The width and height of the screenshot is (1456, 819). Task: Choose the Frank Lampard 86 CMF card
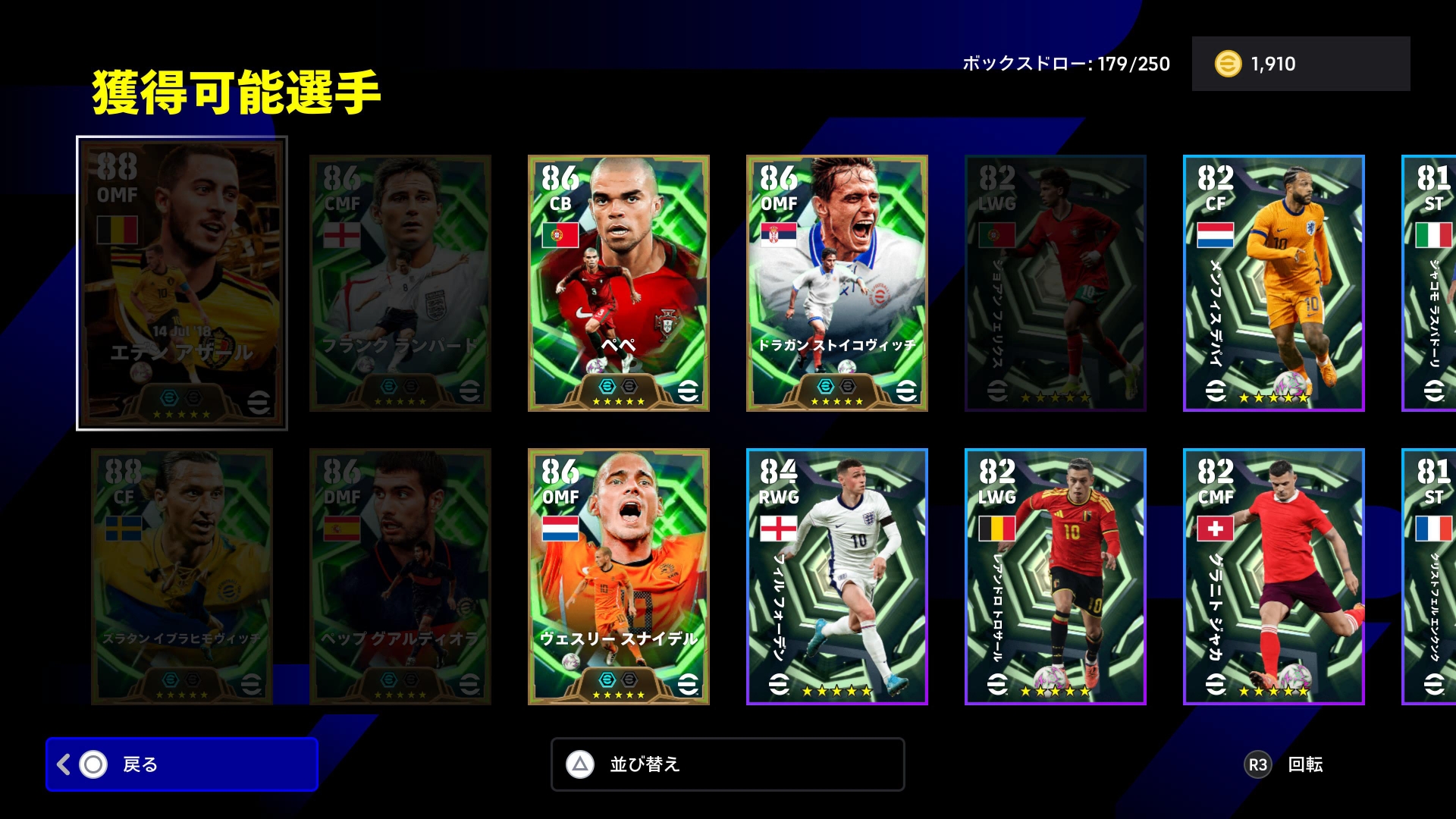tap(400, 283)
